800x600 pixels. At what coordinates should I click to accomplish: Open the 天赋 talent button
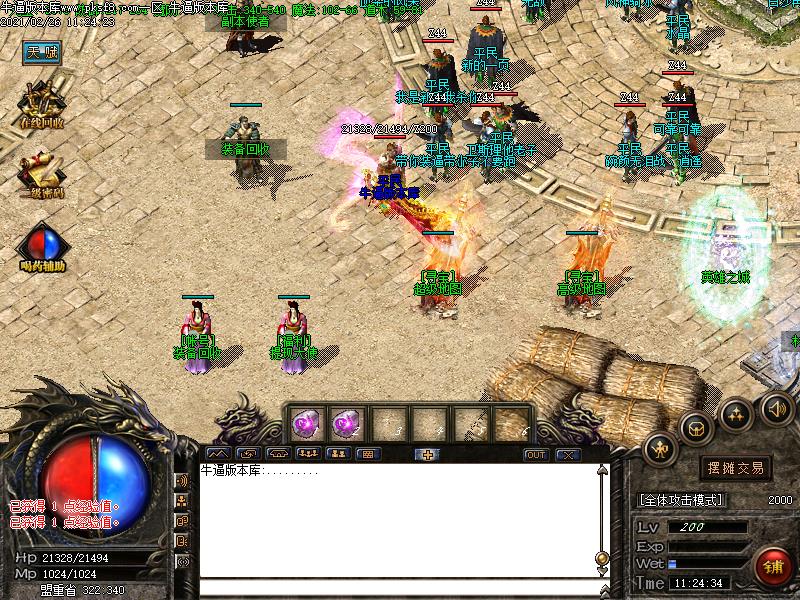(43, 52)
